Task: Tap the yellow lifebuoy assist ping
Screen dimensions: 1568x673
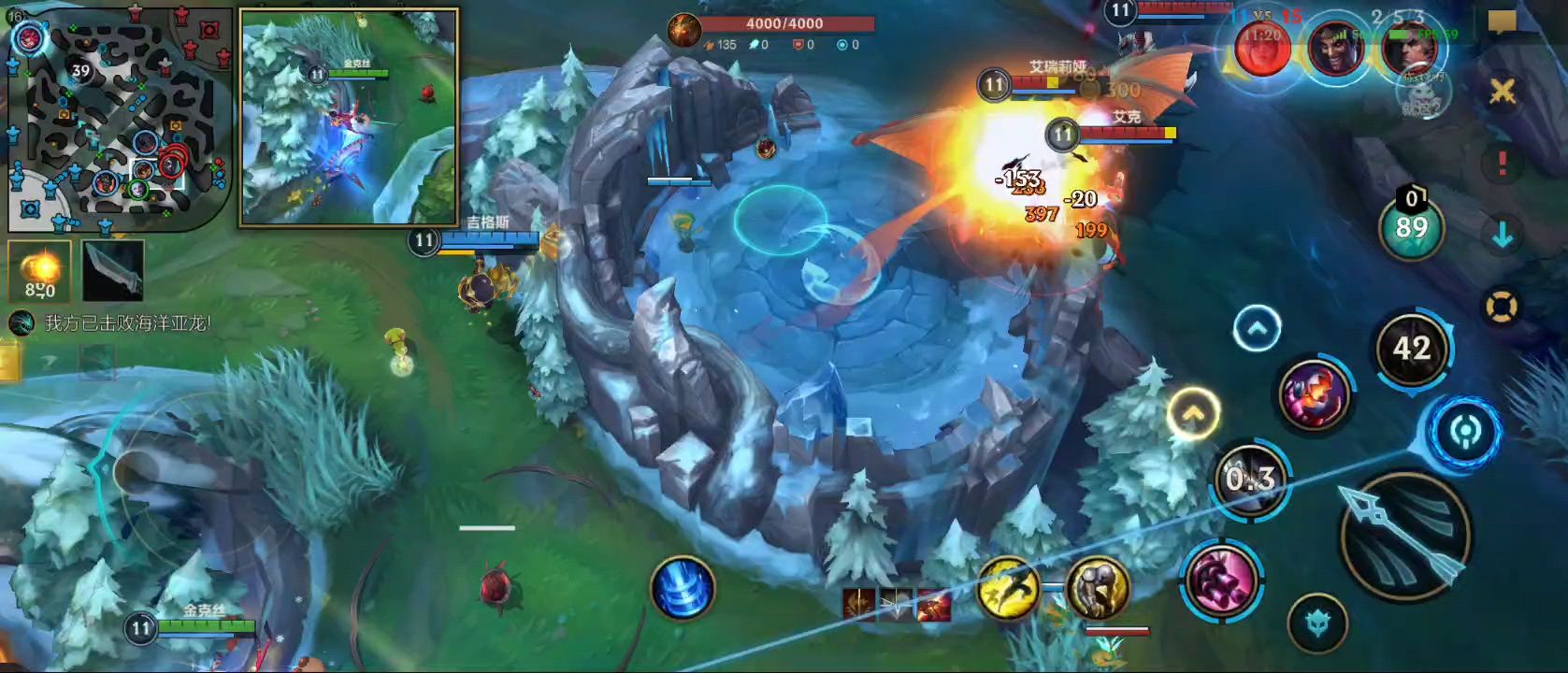Action: (1502, 308)
